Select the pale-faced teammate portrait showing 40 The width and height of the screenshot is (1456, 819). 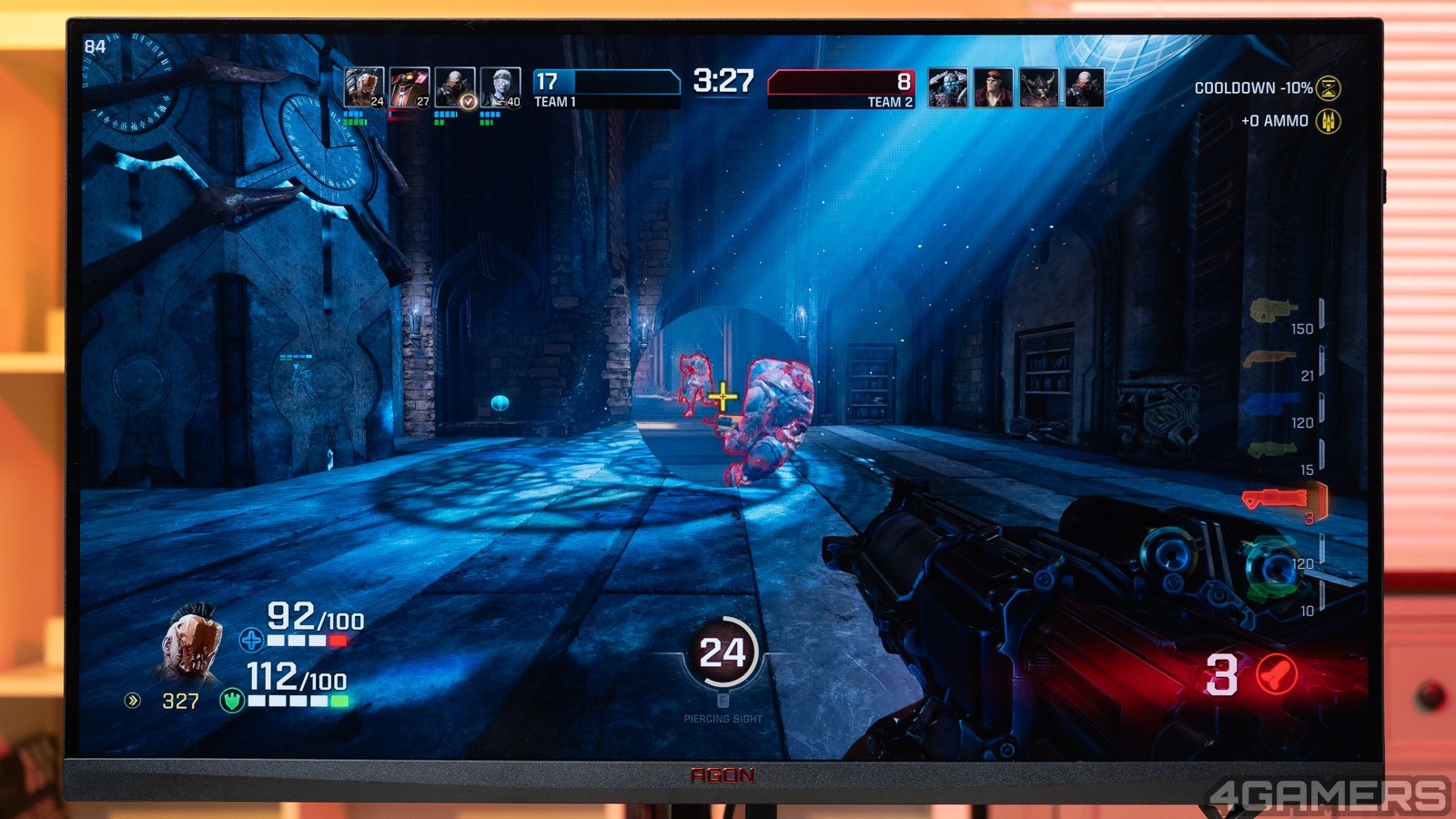tap(500, 87)
